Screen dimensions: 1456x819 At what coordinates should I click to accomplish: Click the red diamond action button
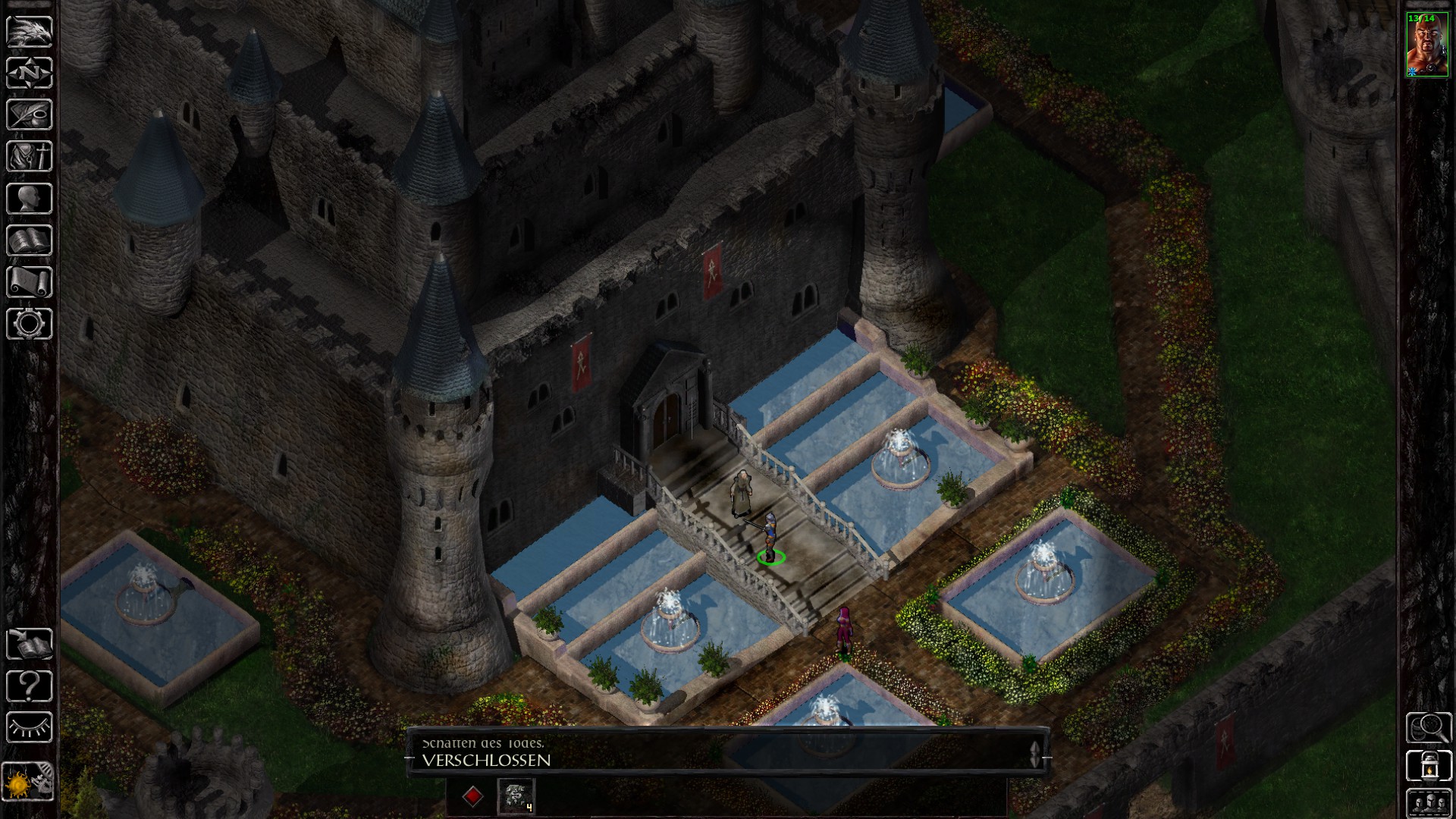click(x=472, y=796)
